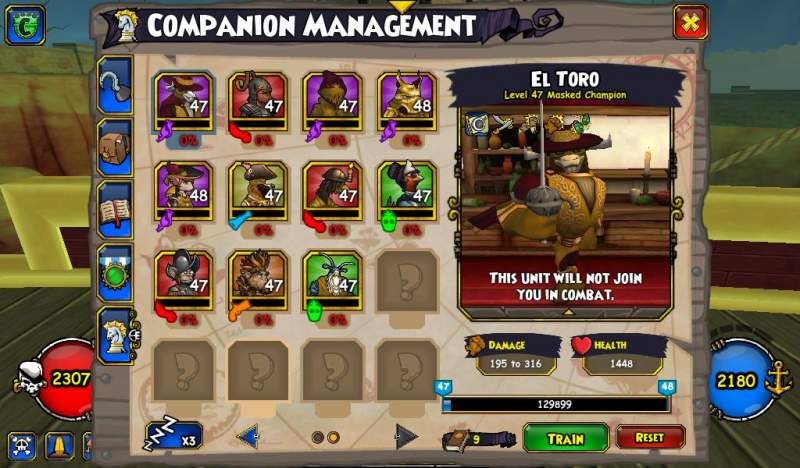Viewport: 800px width, 468px height.
Task: Open the green gem banner tab
Action: [115, 273]
